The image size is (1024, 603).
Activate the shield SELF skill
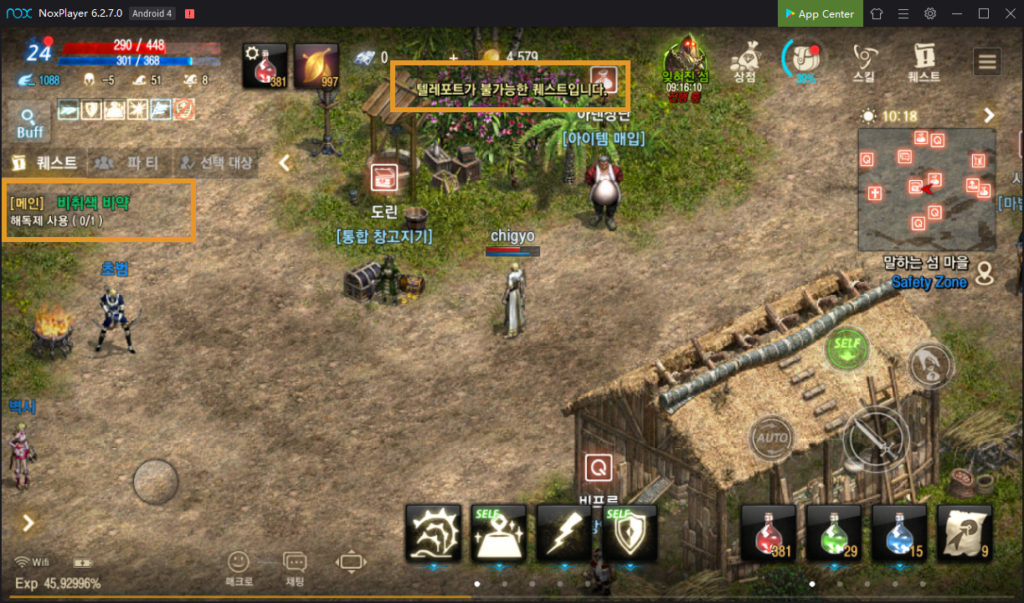click(x=629, y=532)
